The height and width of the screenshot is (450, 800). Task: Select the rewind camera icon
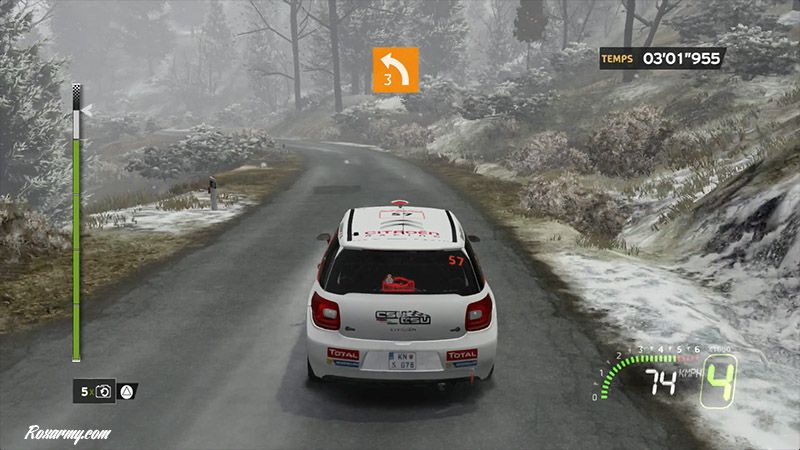point(105,391)
